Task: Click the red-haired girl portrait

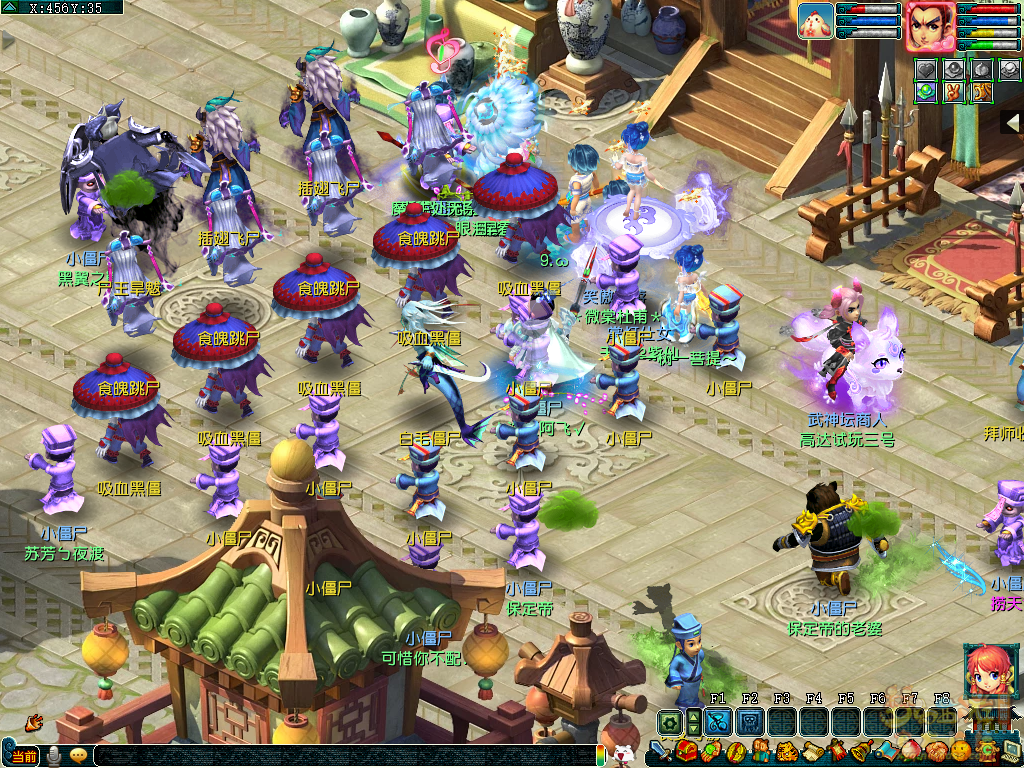Action: 986,672
